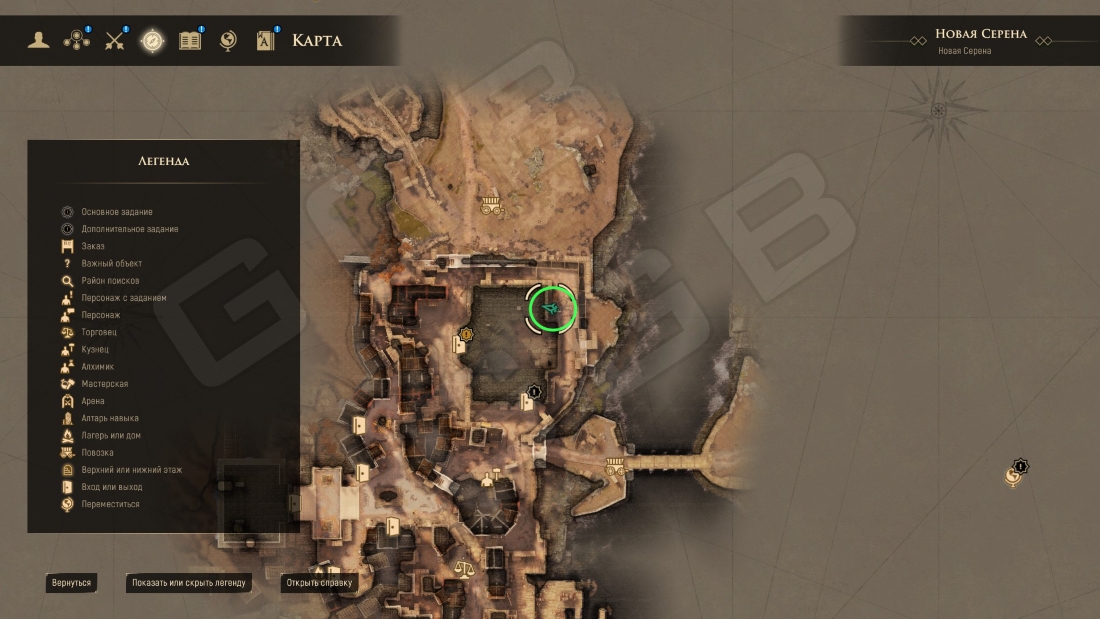The image size is (1100, 619).
Task: Open the open-book journal tab
Action: (x=190, y=40)
